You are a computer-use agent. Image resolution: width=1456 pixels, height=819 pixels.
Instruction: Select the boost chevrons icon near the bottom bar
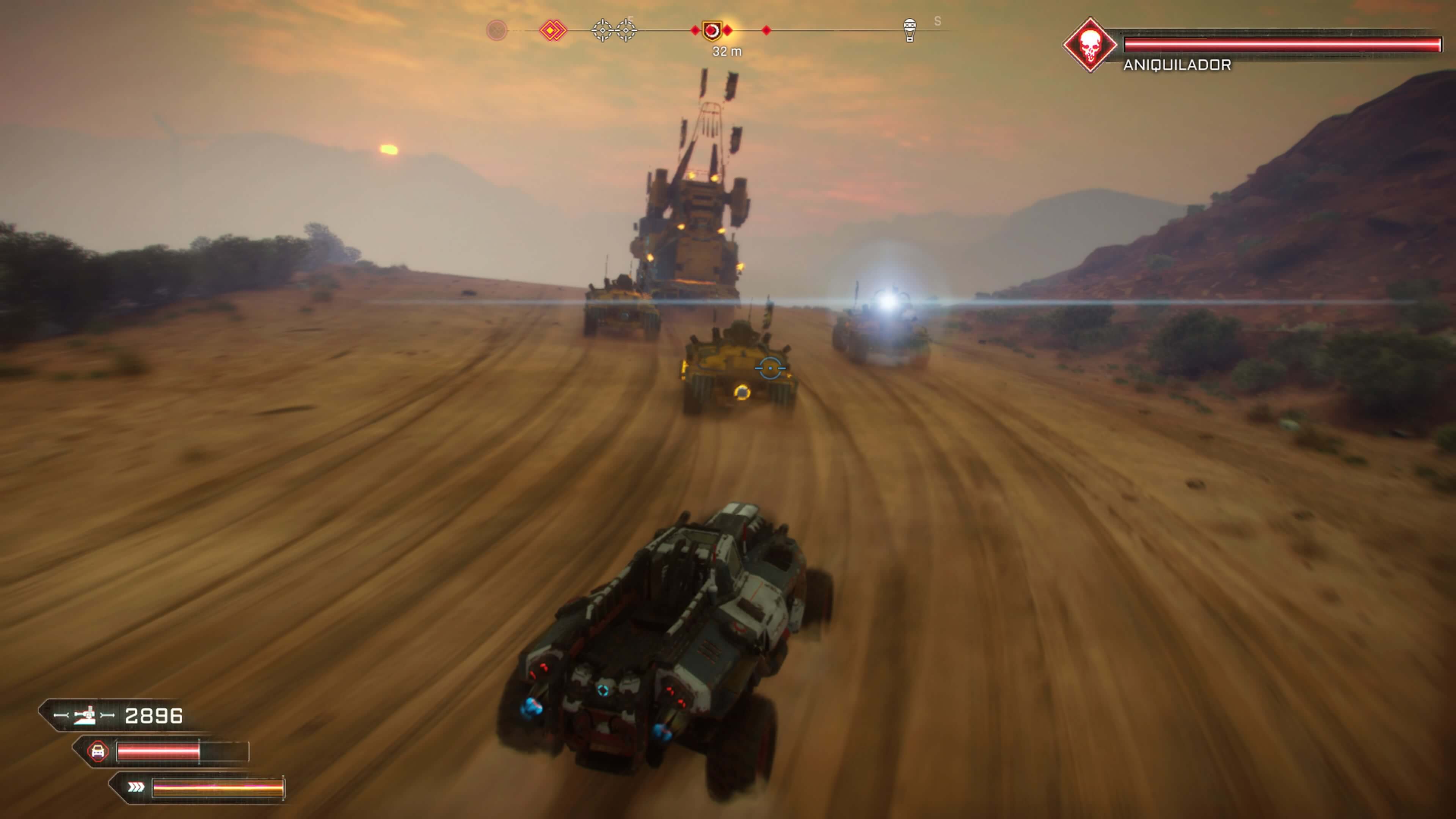pyautogui.click(x=136, y=786)
